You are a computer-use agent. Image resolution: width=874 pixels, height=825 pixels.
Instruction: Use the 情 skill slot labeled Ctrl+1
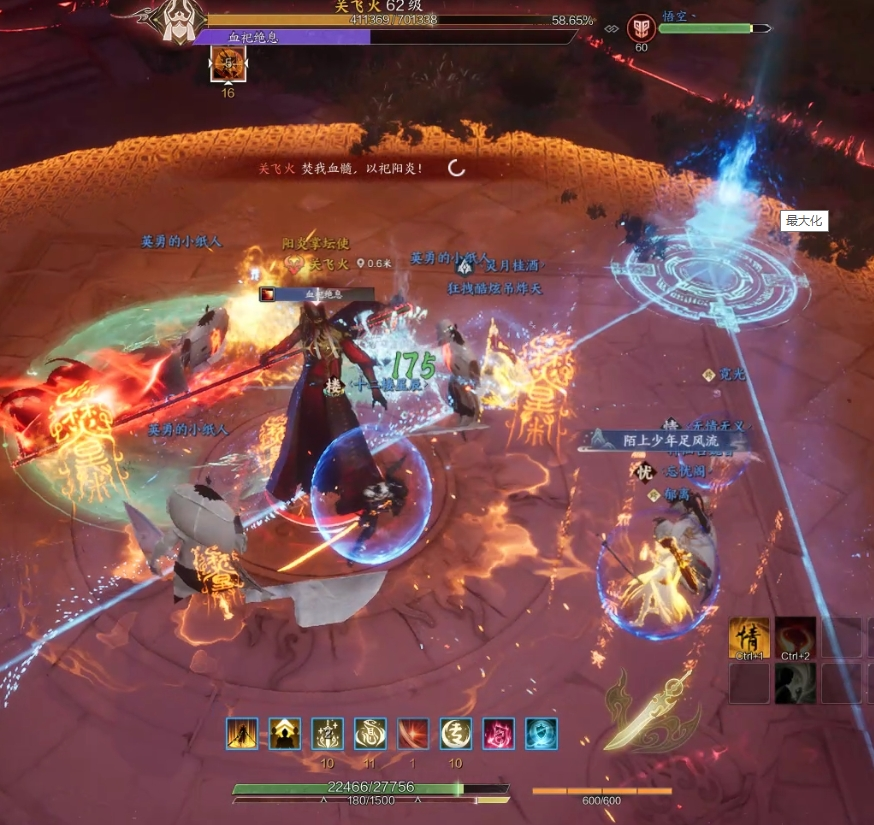coord(749,638)
